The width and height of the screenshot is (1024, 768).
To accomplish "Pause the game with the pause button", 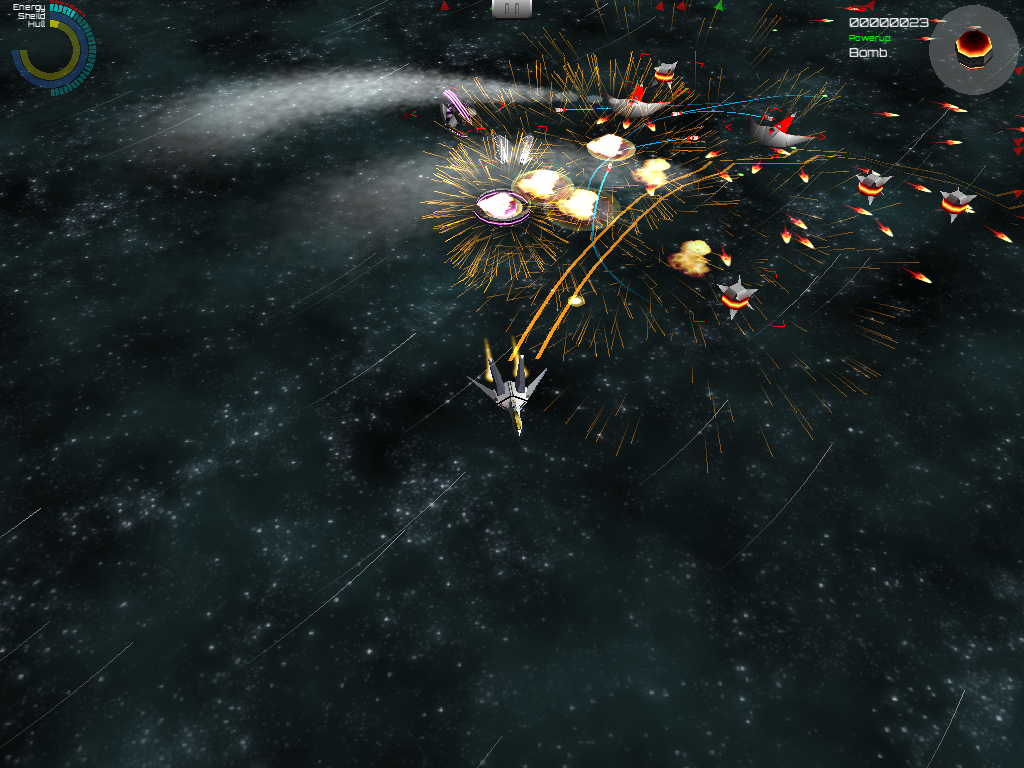I will point(511,8).
